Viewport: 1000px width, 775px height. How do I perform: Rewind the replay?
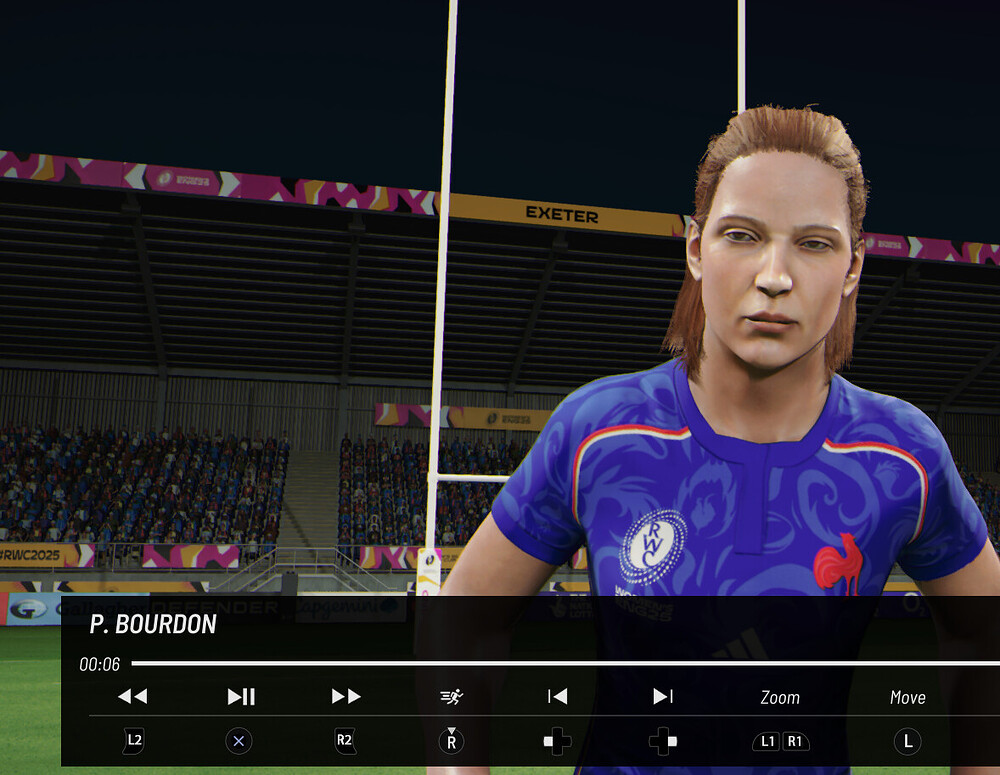pyautogui.click(x=133, y=696)
